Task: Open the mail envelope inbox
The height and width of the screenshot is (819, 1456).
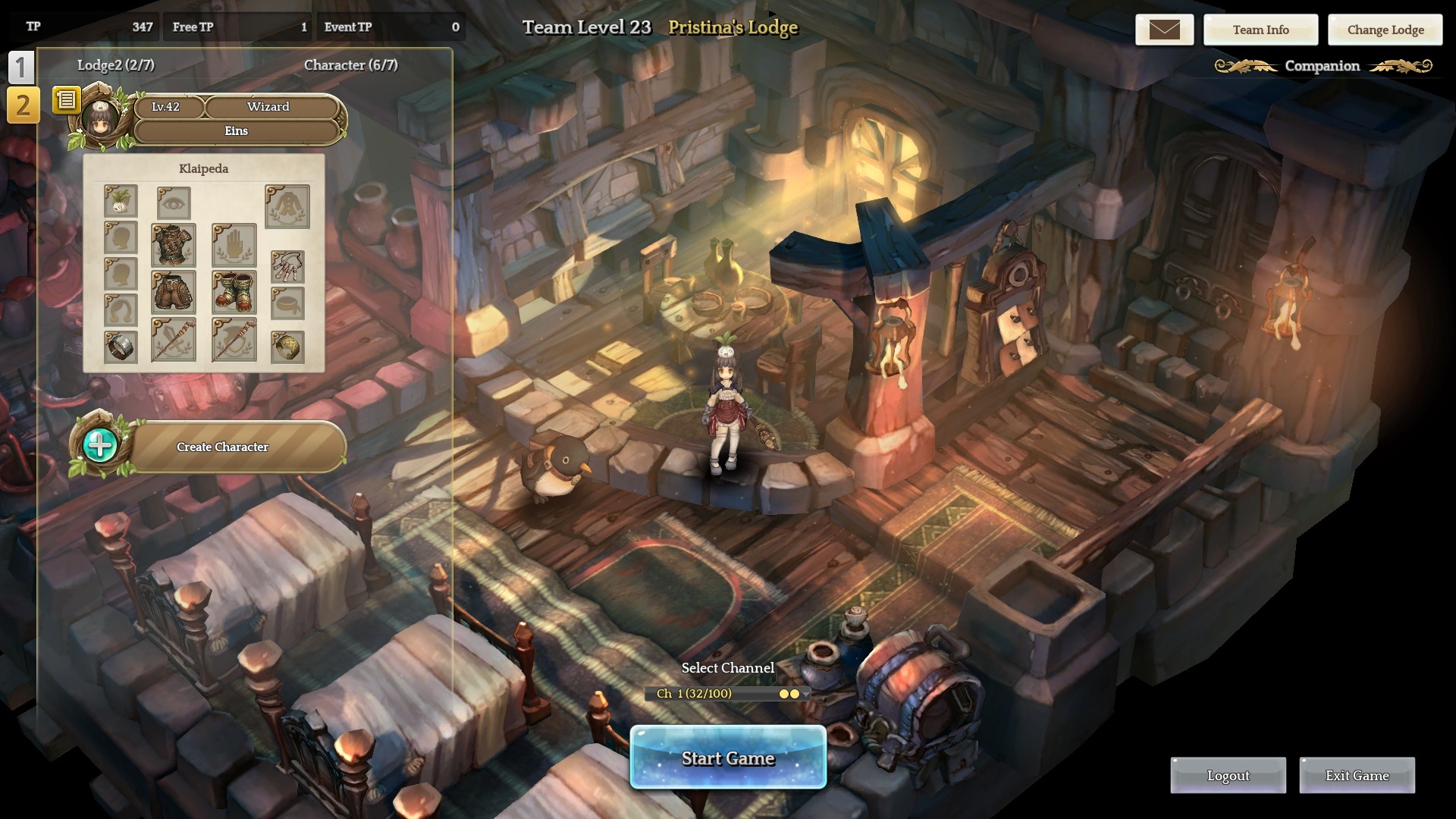Action: click(1164, 30)
